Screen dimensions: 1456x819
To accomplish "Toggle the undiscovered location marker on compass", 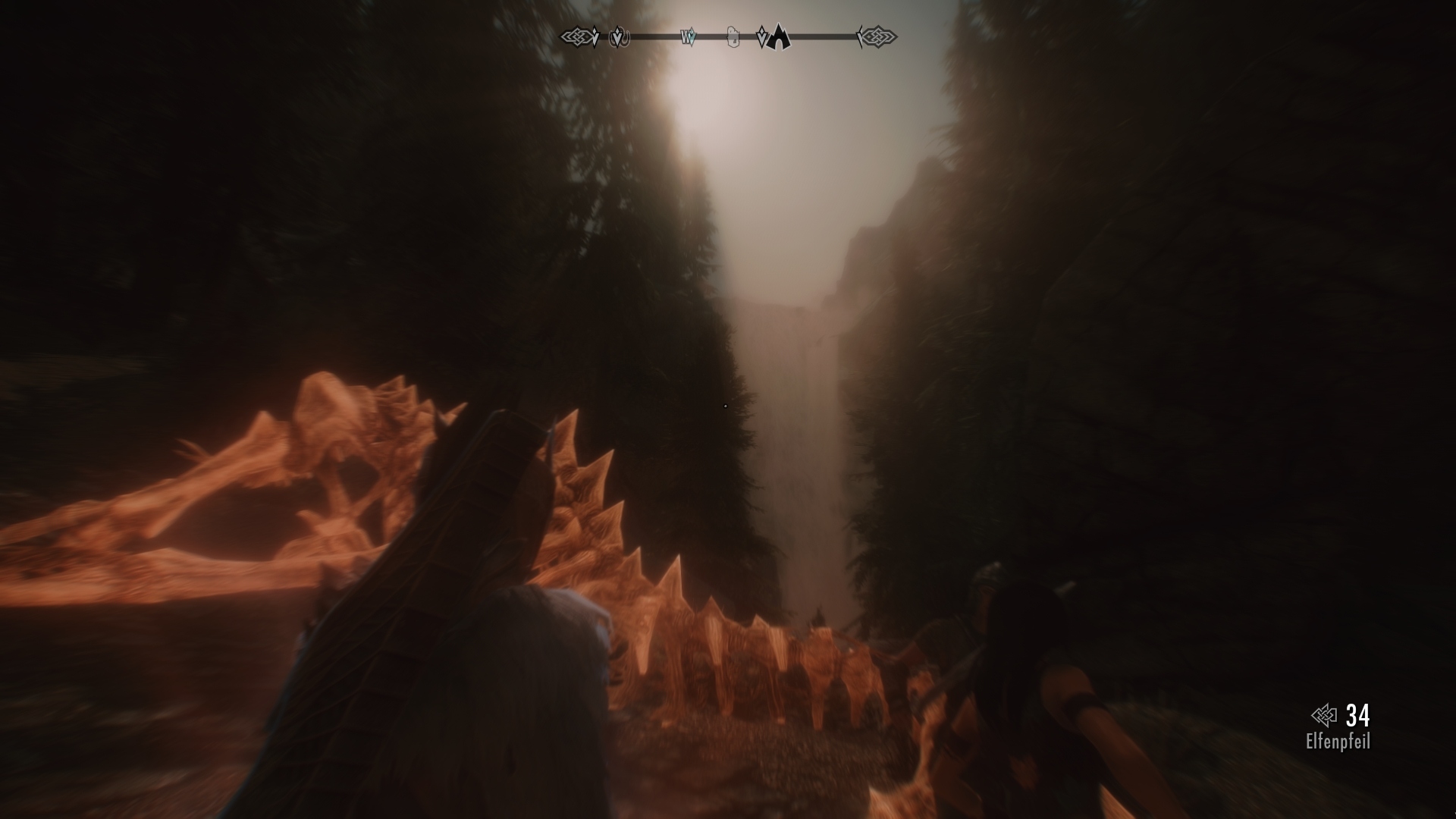I will click(x=618, y=36).
